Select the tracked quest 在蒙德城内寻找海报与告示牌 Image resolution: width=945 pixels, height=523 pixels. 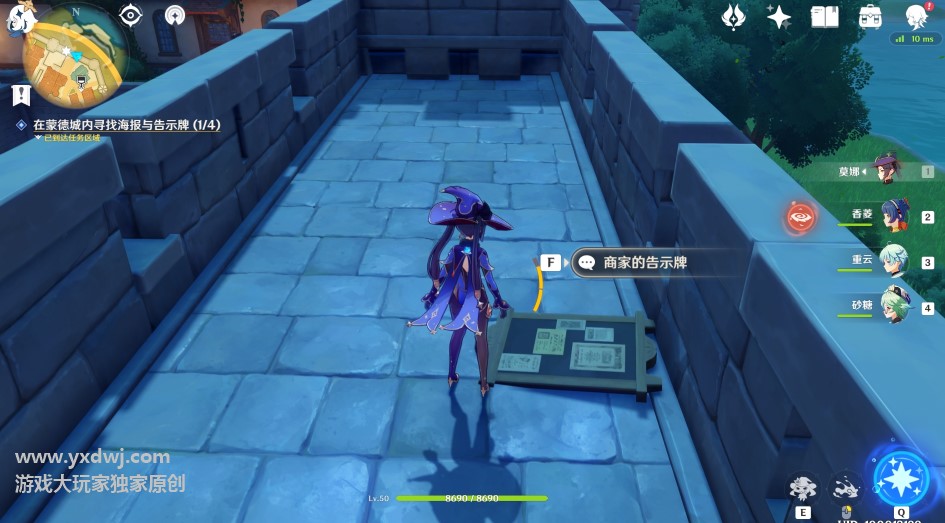click(126, 125)
